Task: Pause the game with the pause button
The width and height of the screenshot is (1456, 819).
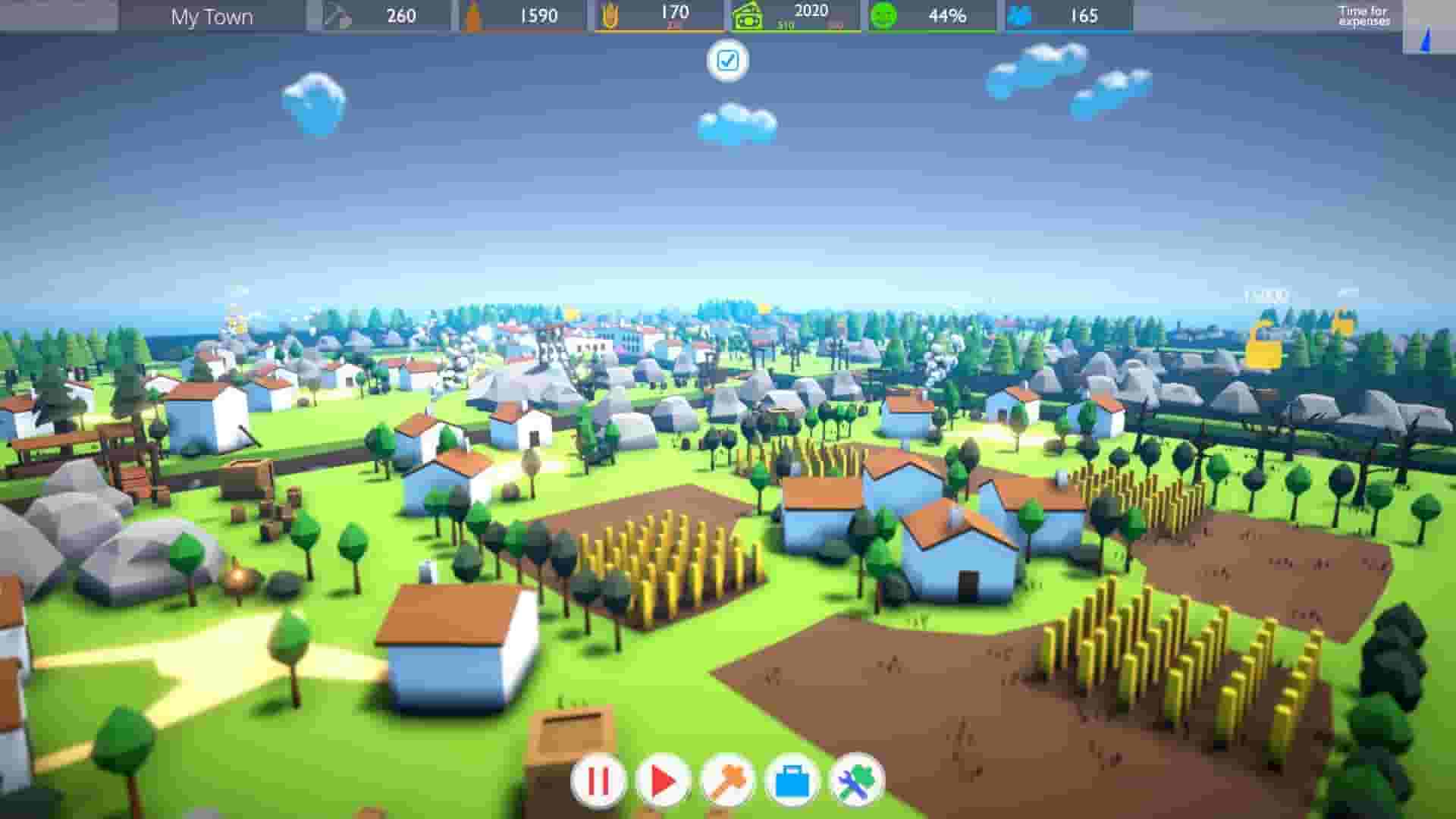Action: tap(597, 780)
